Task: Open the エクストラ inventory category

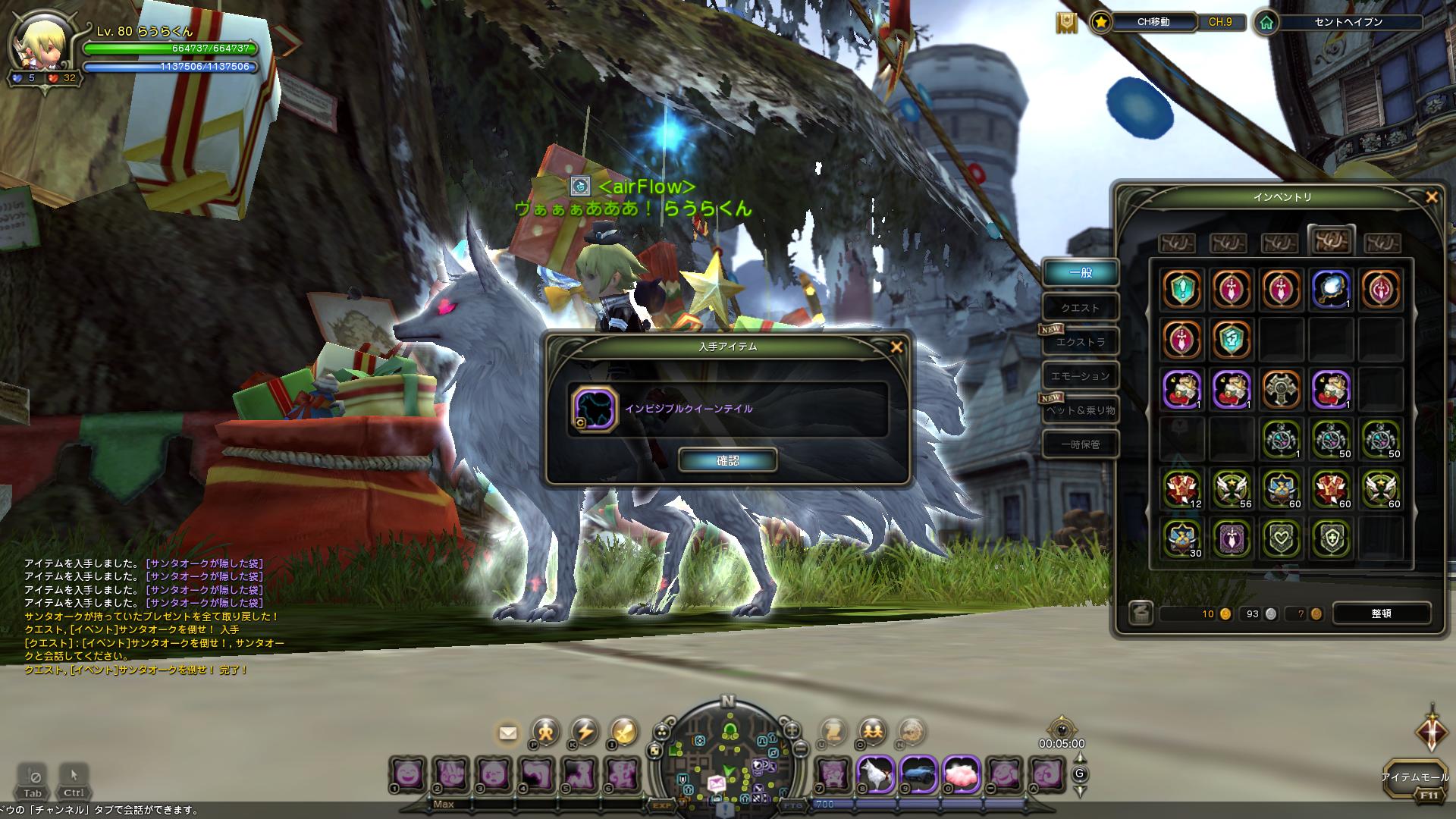Action: [x=1081, y=342]
